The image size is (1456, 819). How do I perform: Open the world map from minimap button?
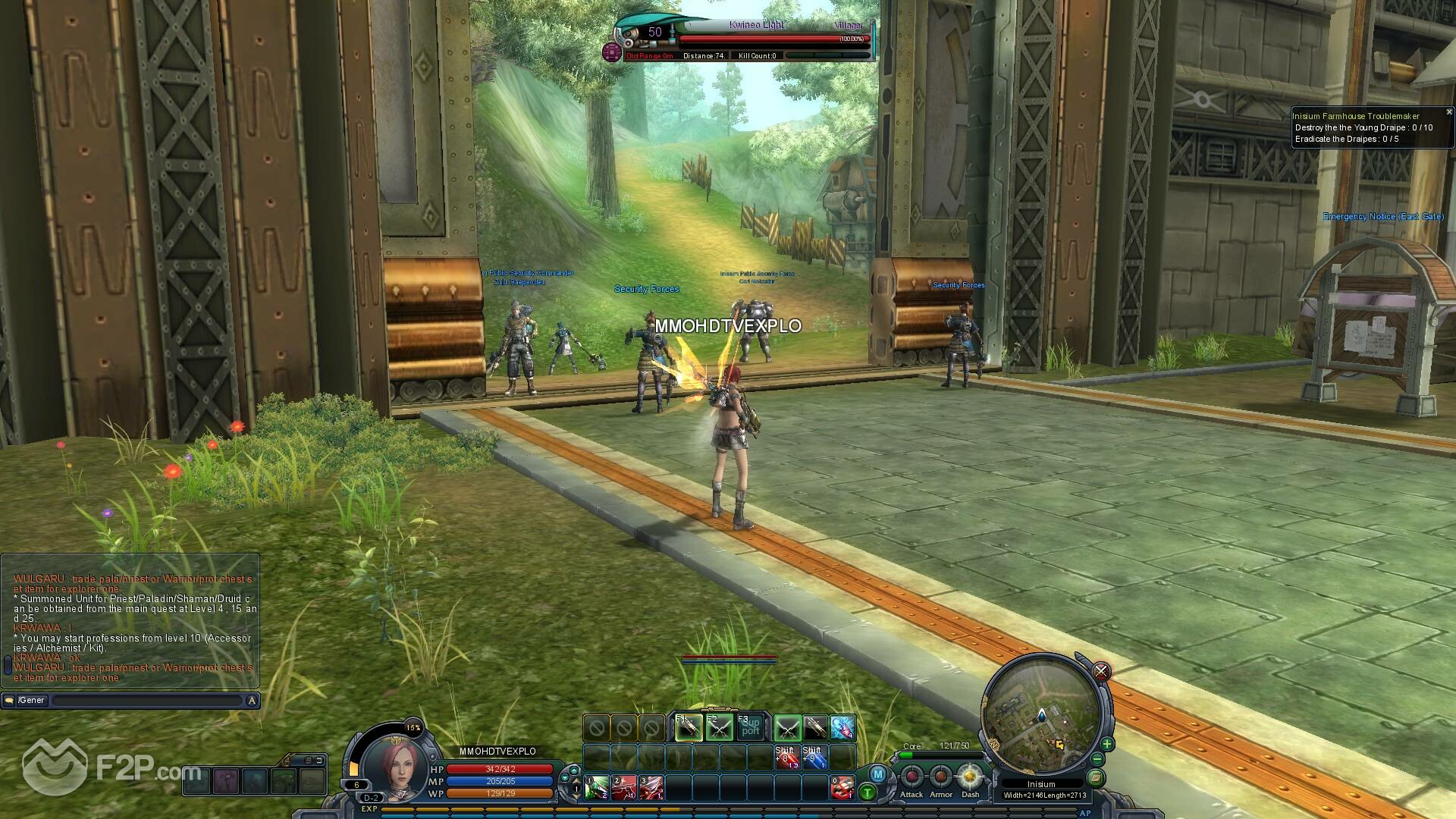coord(1095,777)
